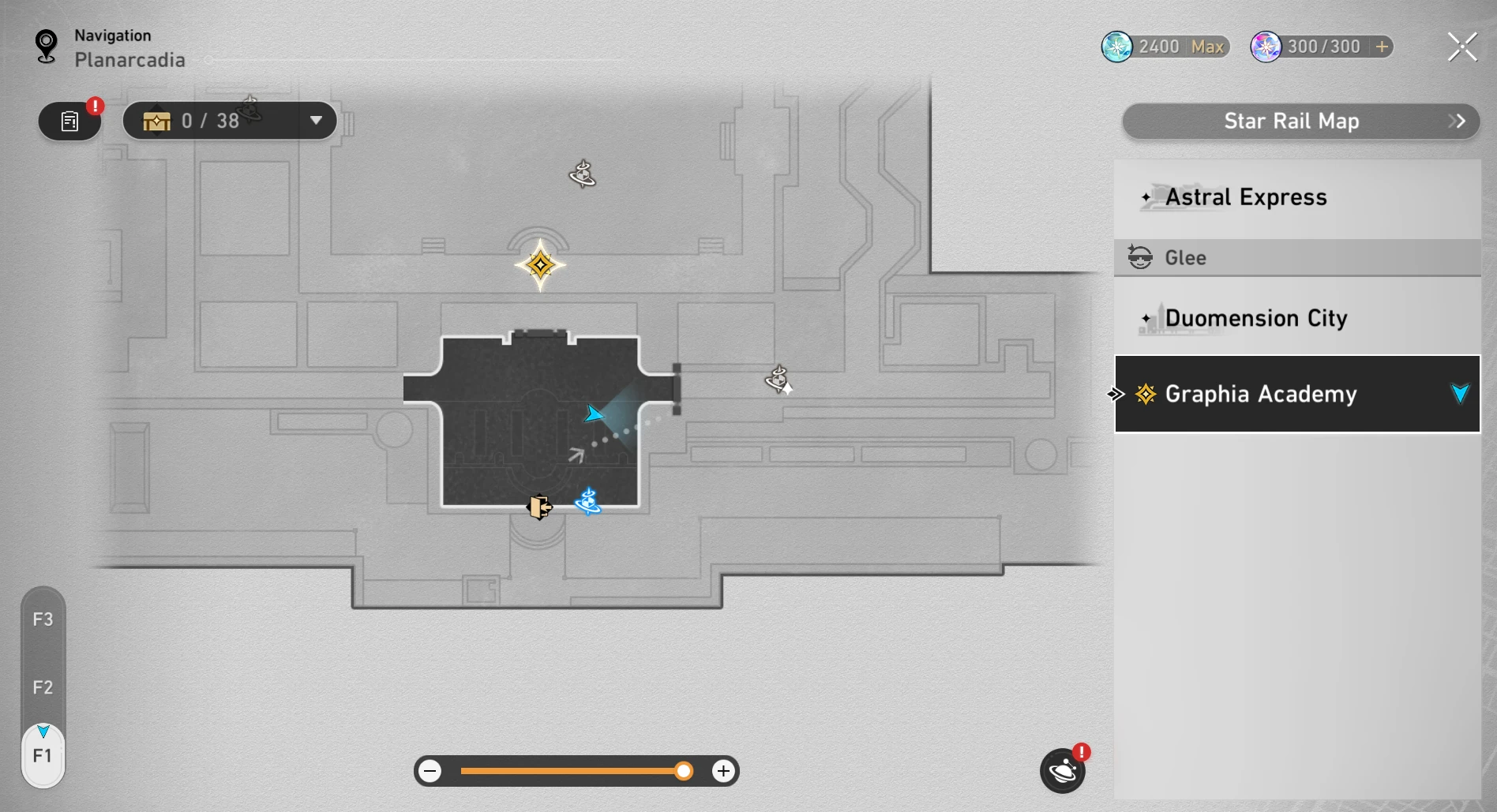Click the orange map zoom slider handle
Image resolution: width=1497 pixels, height=812 pixels.
click(684, 771)
